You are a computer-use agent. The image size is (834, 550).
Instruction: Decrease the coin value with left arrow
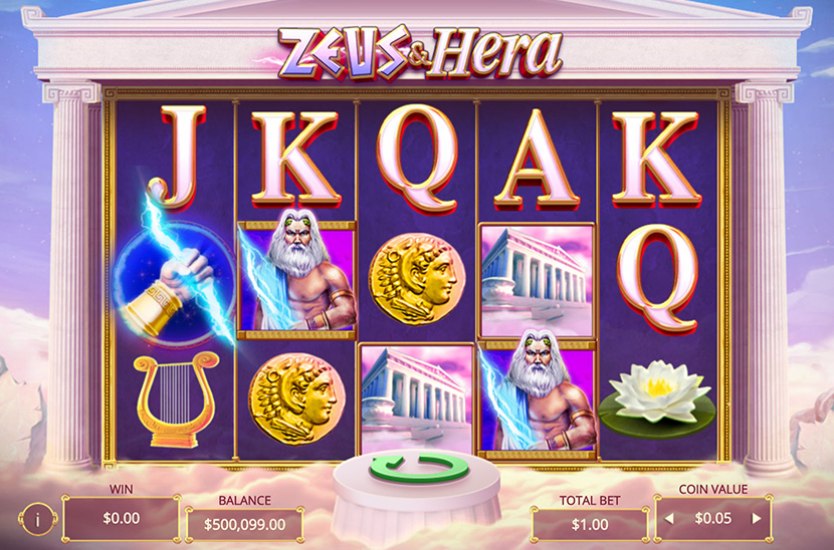click(x=669, y=518)
